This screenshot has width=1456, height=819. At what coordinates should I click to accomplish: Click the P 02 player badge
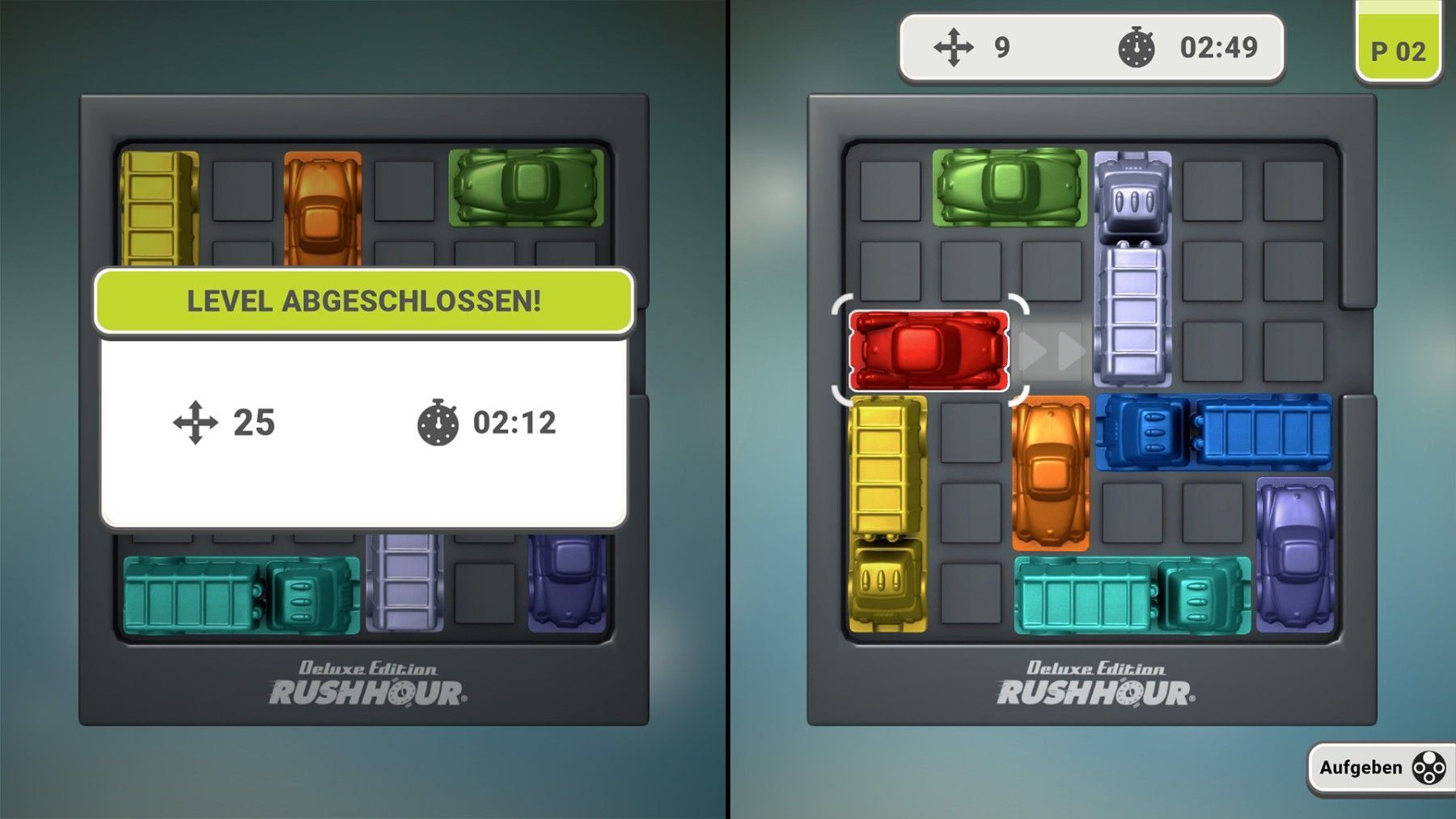[x=1398, y=50]
